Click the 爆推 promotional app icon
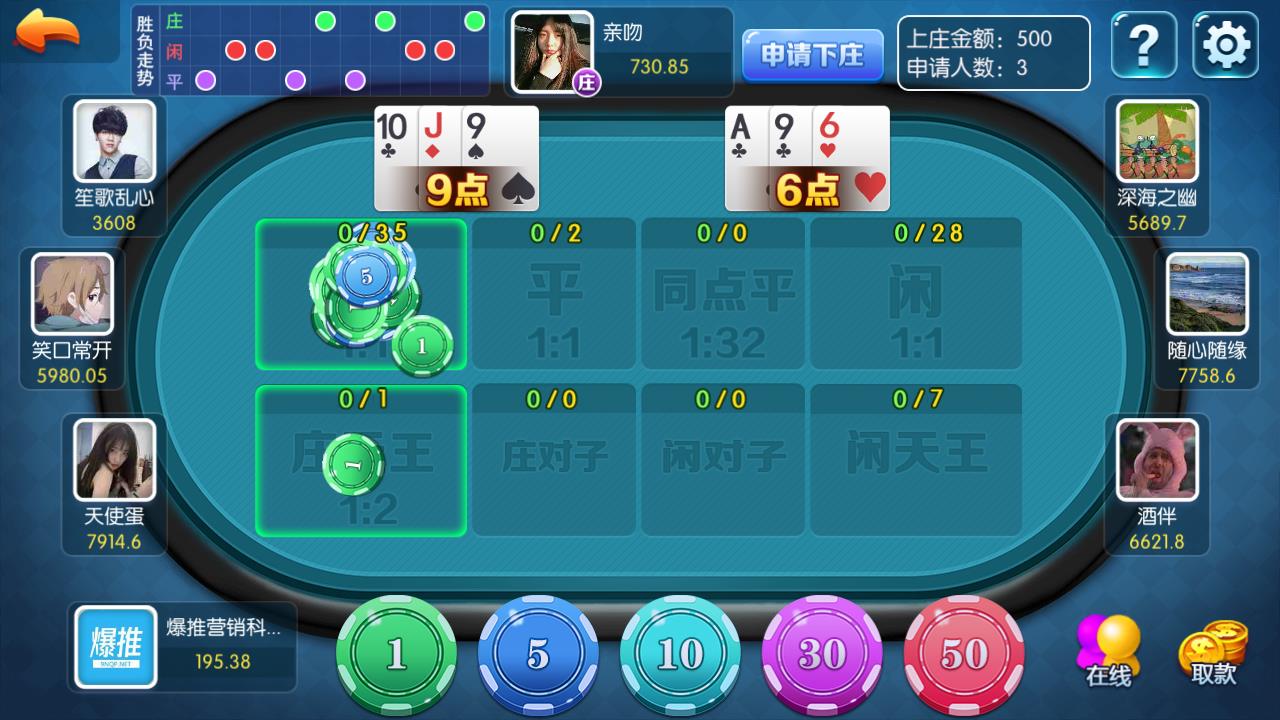 click(x=113, y=648)
